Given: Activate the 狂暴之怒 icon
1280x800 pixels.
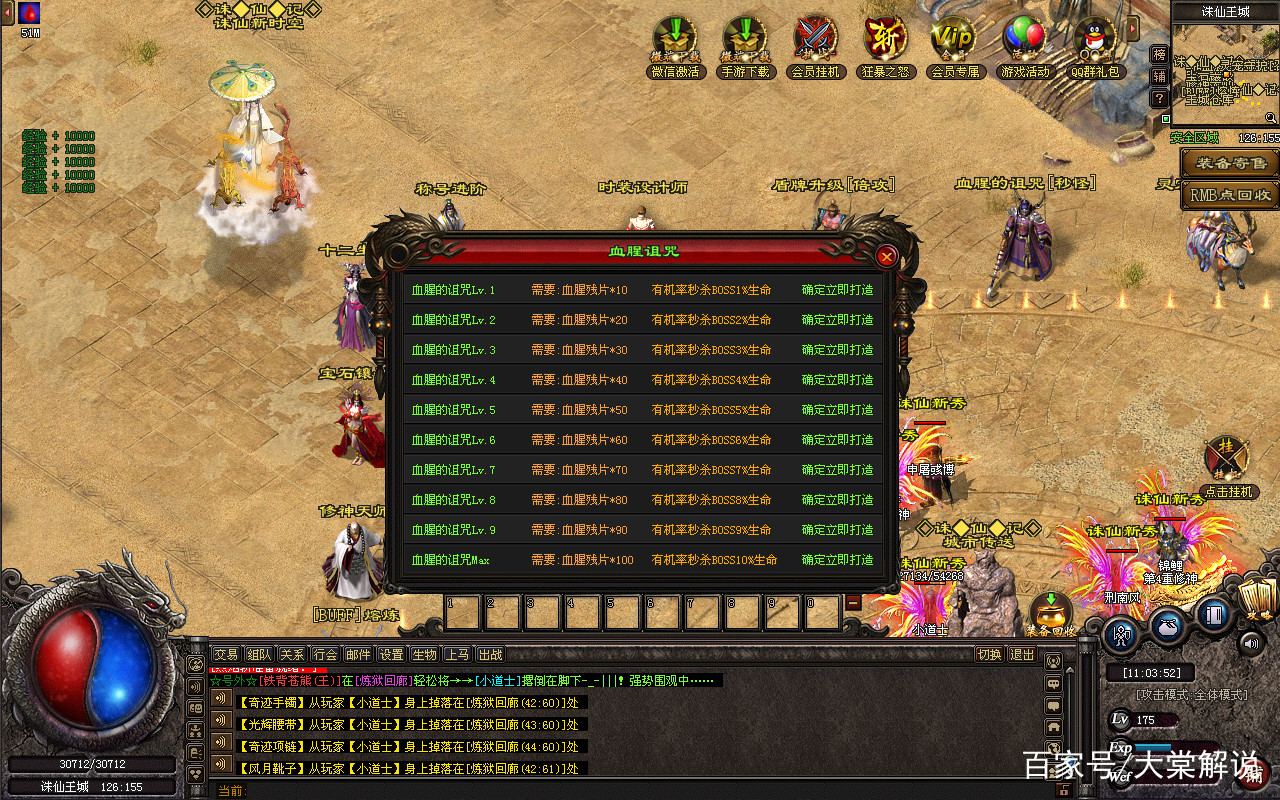Looking at the screenshot, I should (885, 40).
